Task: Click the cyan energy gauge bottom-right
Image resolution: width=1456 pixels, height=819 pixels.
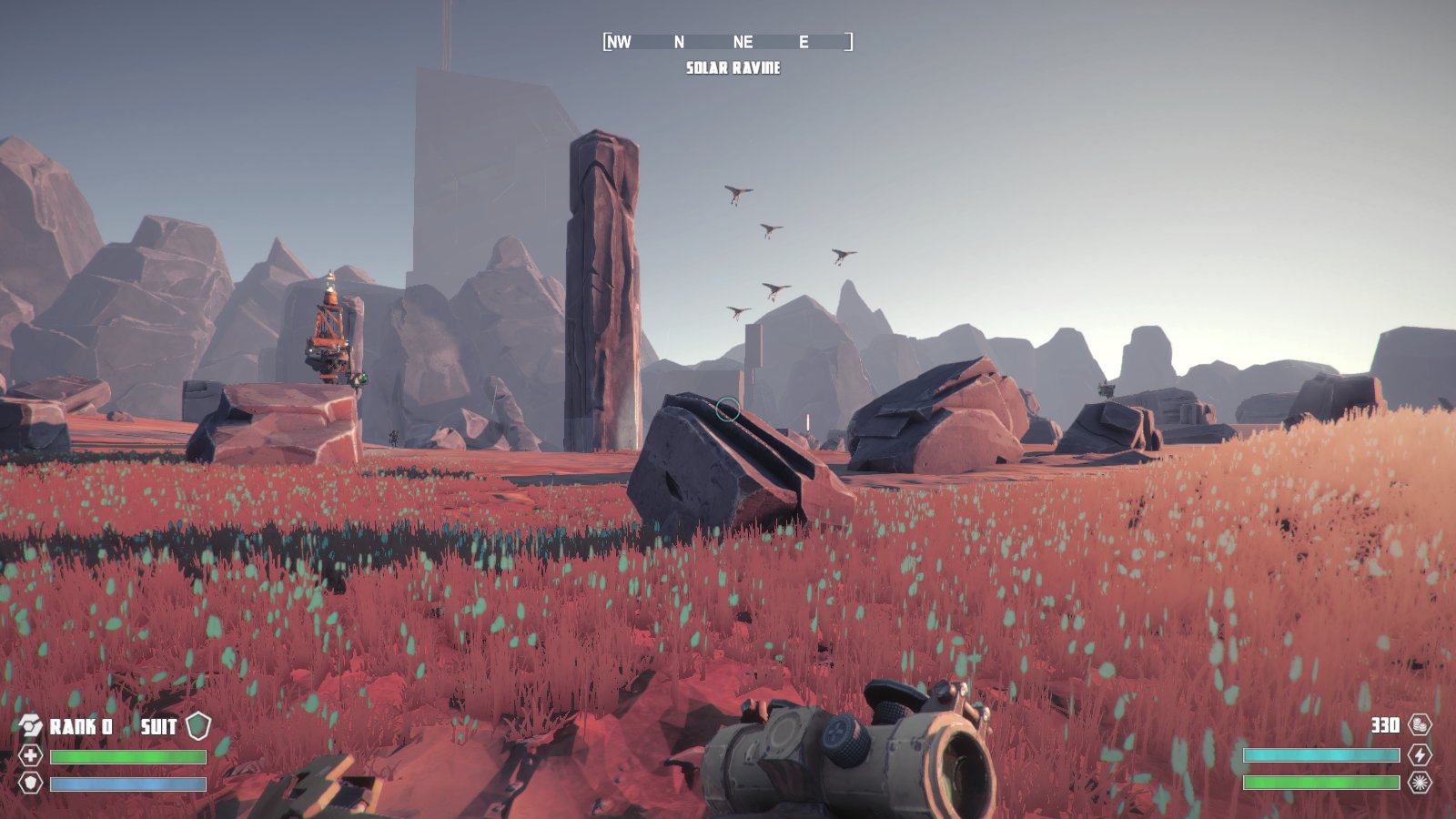Action: 1321,753
